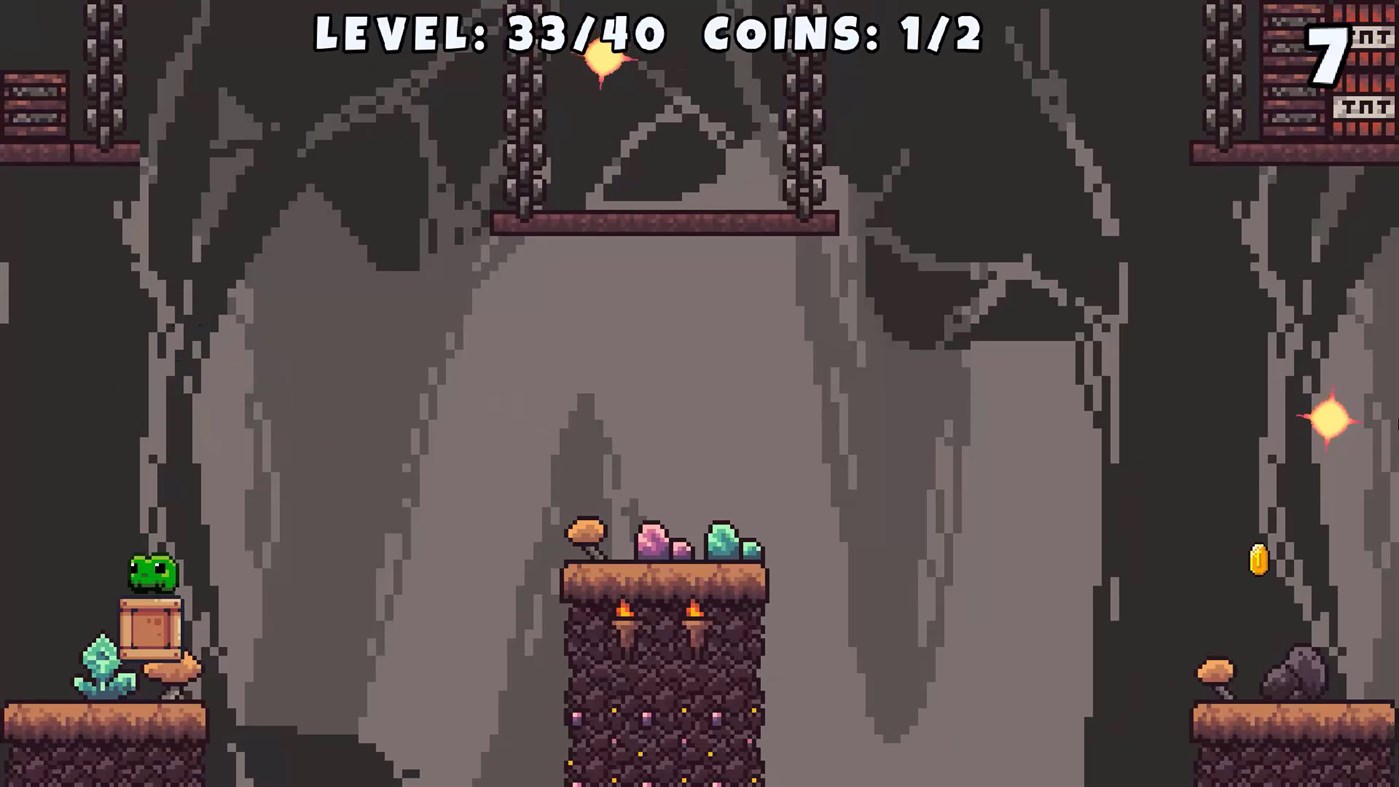This screenshot has height=787, width=1399.
Task: Click the teal crystal plant on the left ledge
Action: 103,660
